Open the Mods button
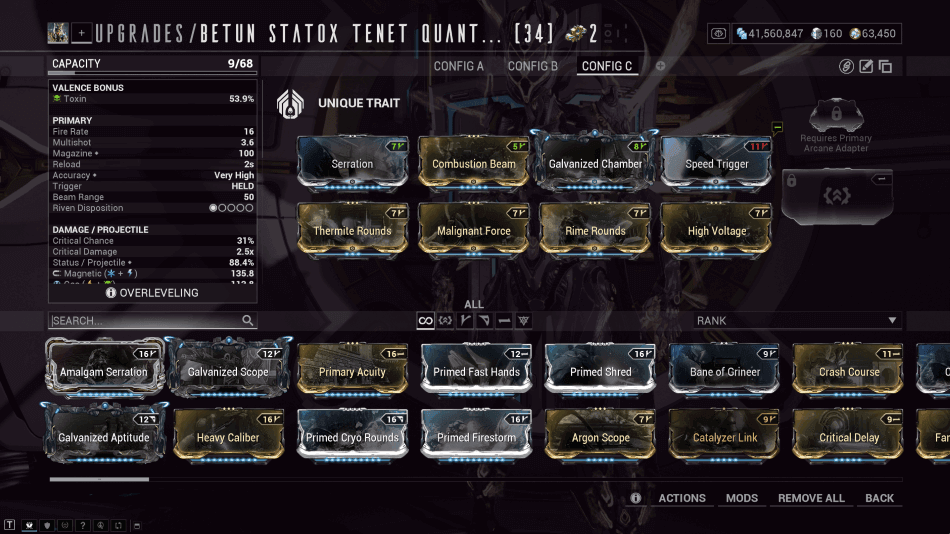The width and height of the screenshot is (950, 534). pyautogui.click(x=742, y=498)
